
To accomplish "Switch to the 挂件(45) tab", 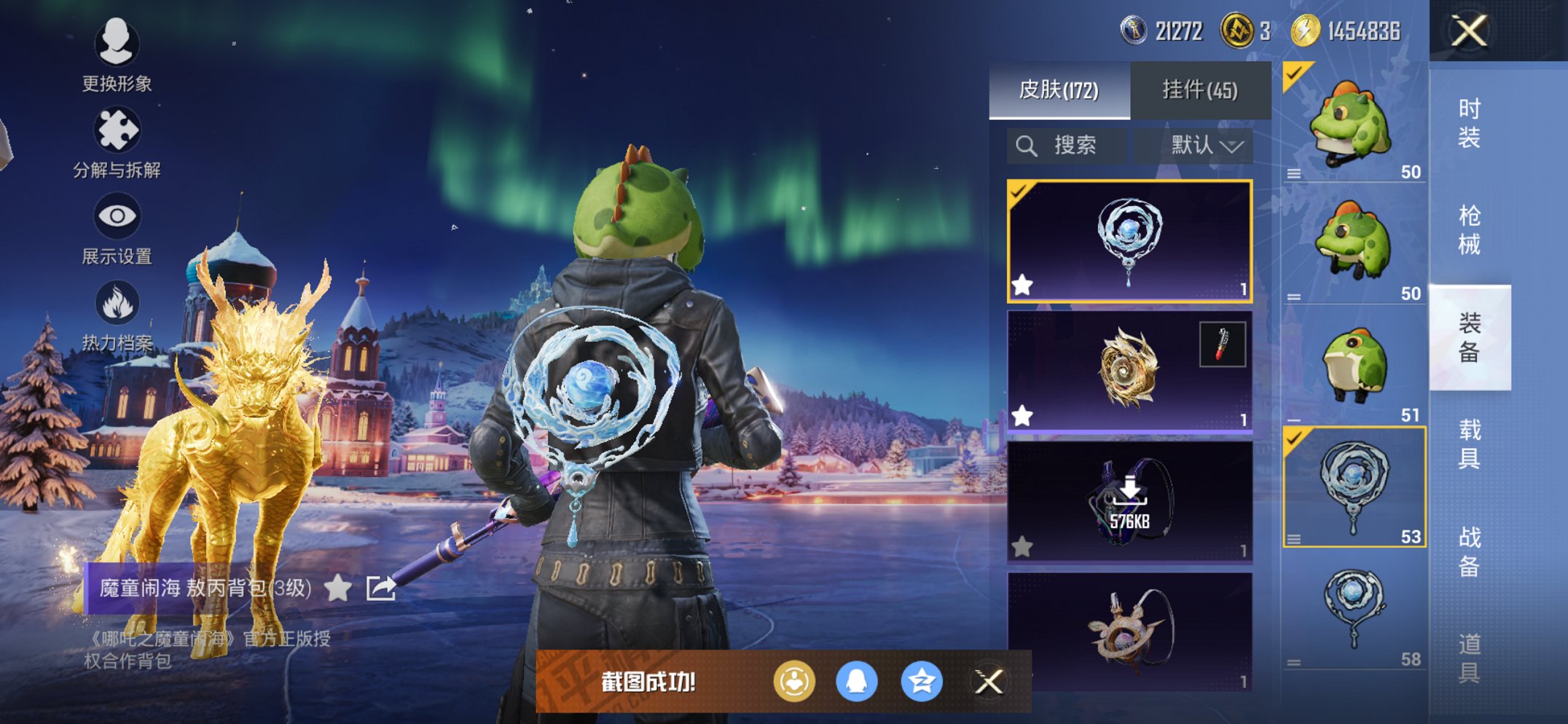I will 1200,90.
